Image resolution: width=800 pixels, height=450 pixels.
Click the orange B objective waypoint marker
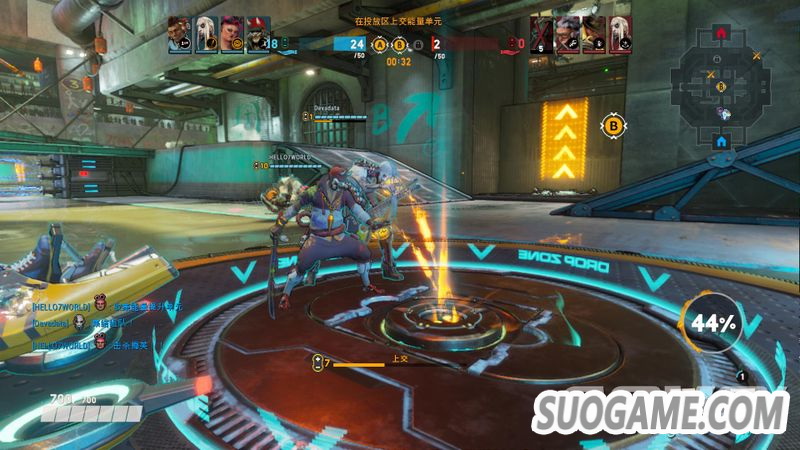(x=613, y=125)
